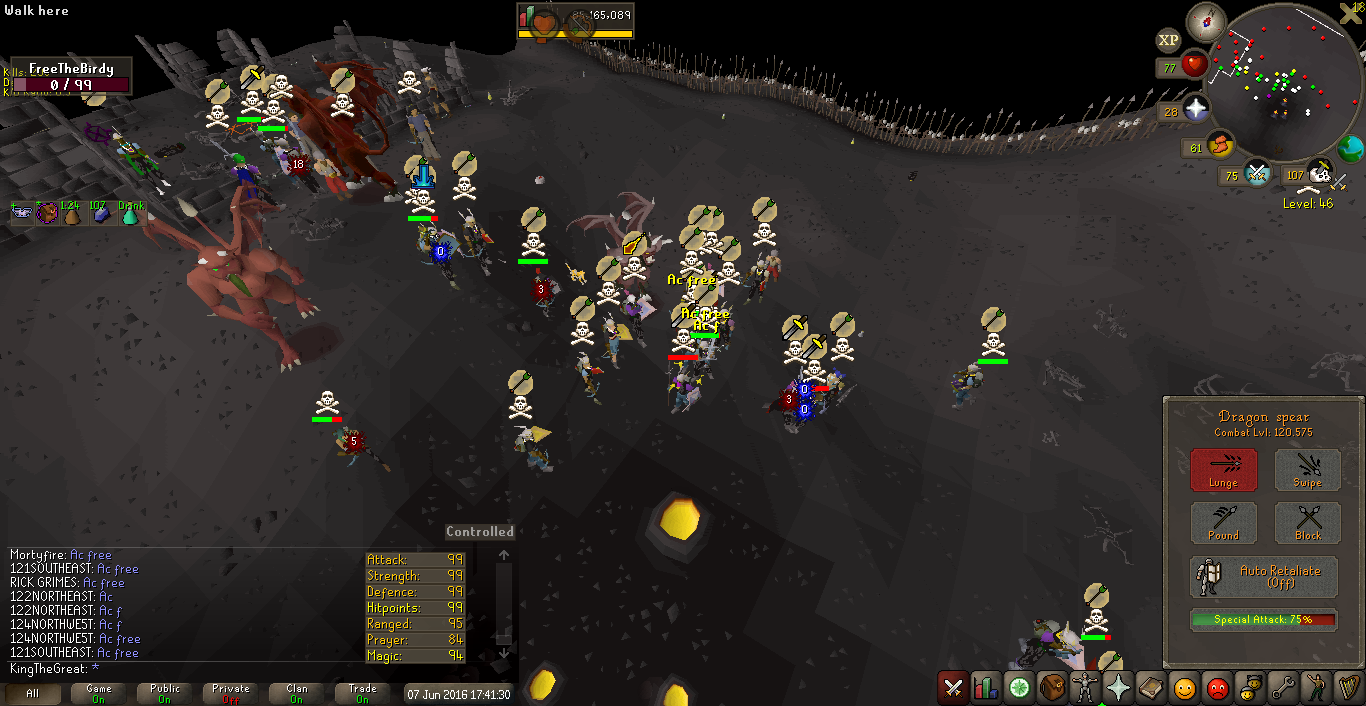Select the Lunge attack style
This screenshot has height=706, width=1366.
tap(1223, 469)
